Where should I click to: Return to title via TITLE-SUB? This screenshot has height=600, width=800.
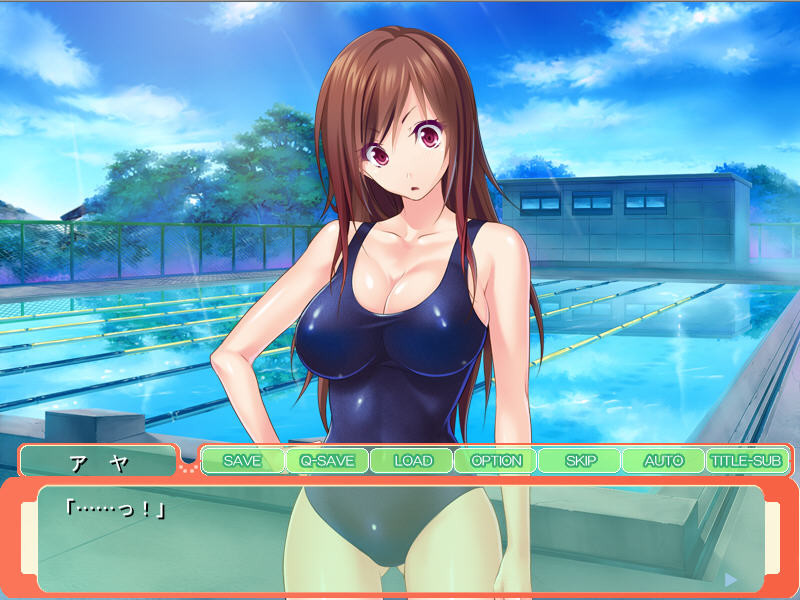click(746, 461)
